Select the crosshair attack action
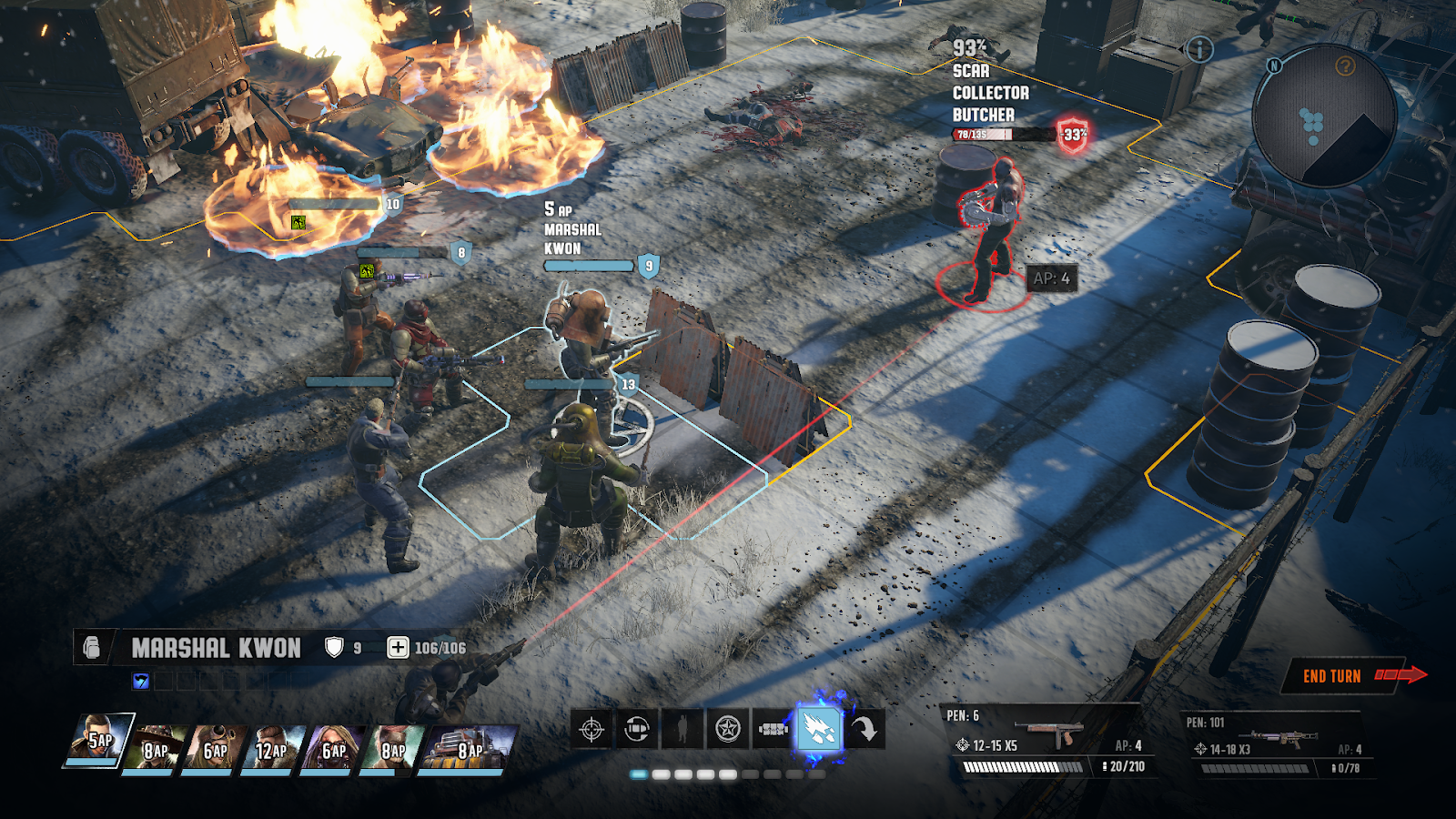 pyautogui.click(x=591, y=729)
